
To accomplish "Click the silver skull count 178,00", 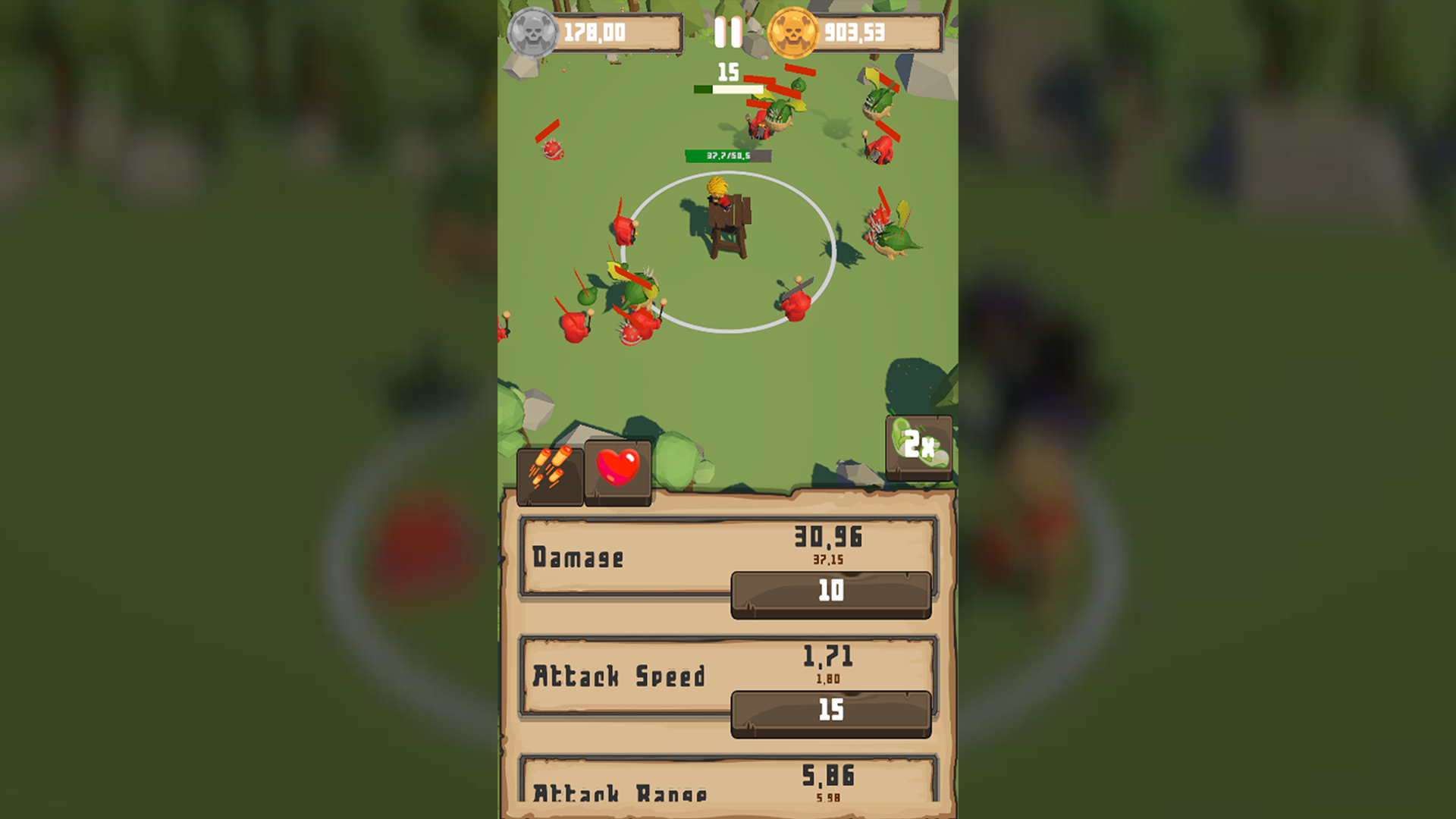I will click(x=595, y=32).
